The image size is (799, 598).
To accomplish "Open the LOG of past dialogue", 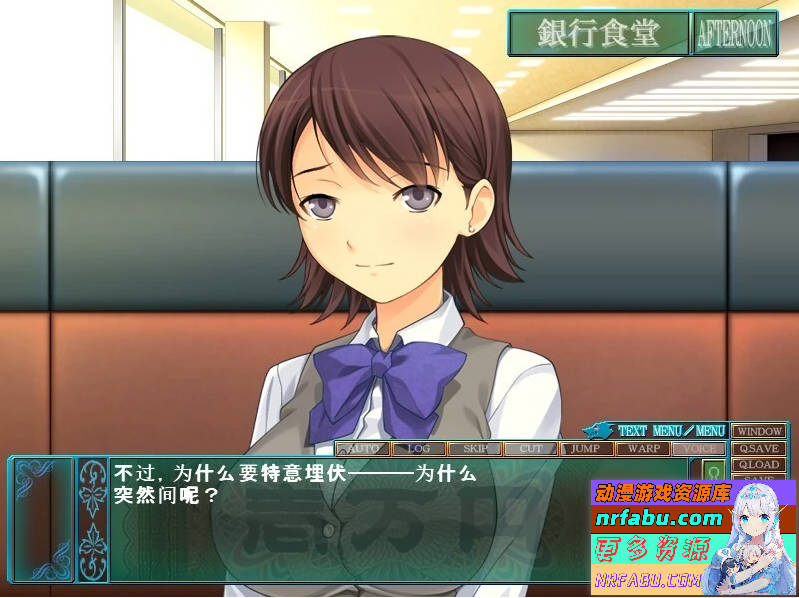I will coord(418,449).
